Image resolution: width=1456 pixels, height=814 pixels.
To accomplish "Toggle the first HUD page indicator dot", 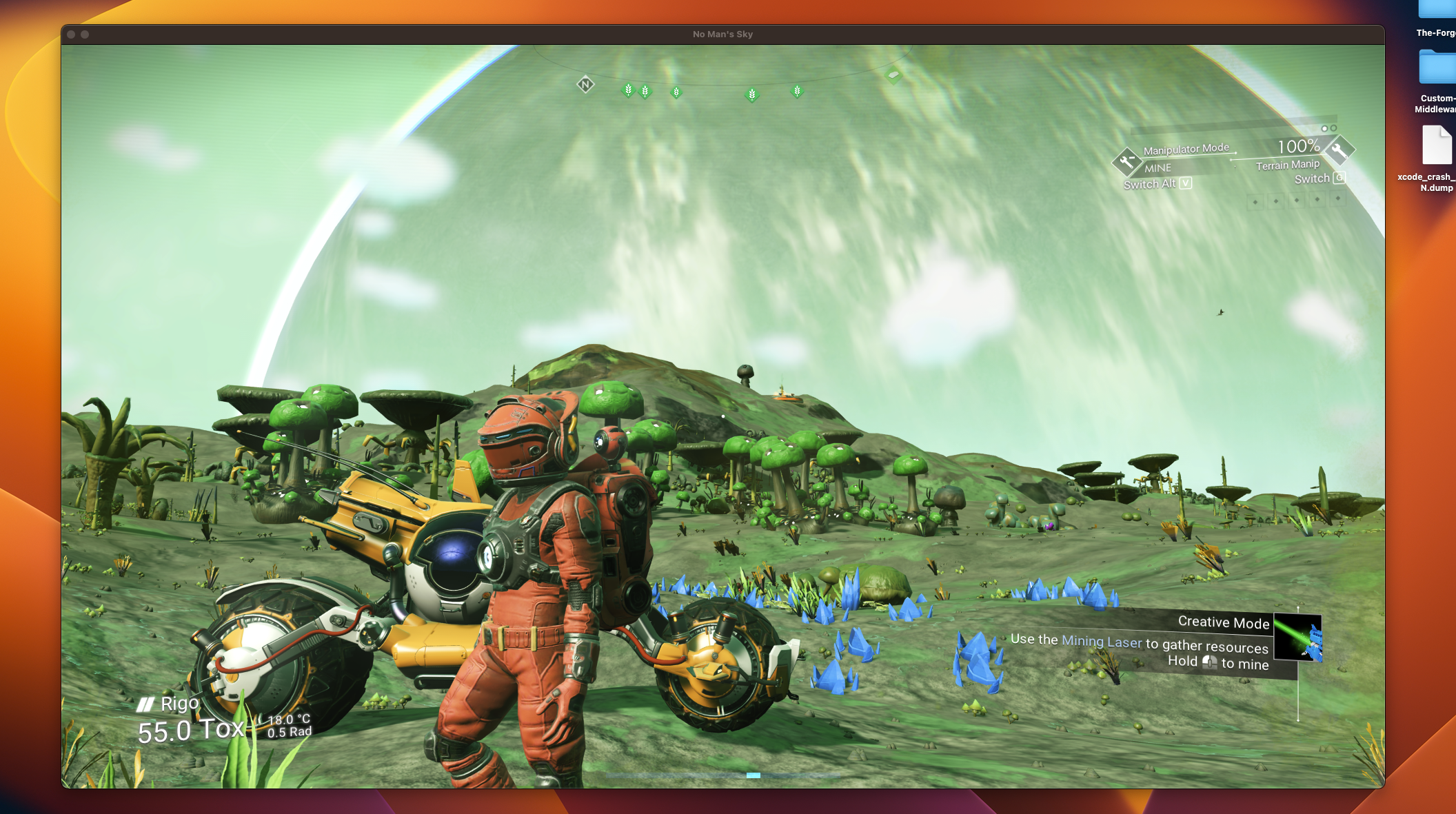I will (x=1324, y=129).
